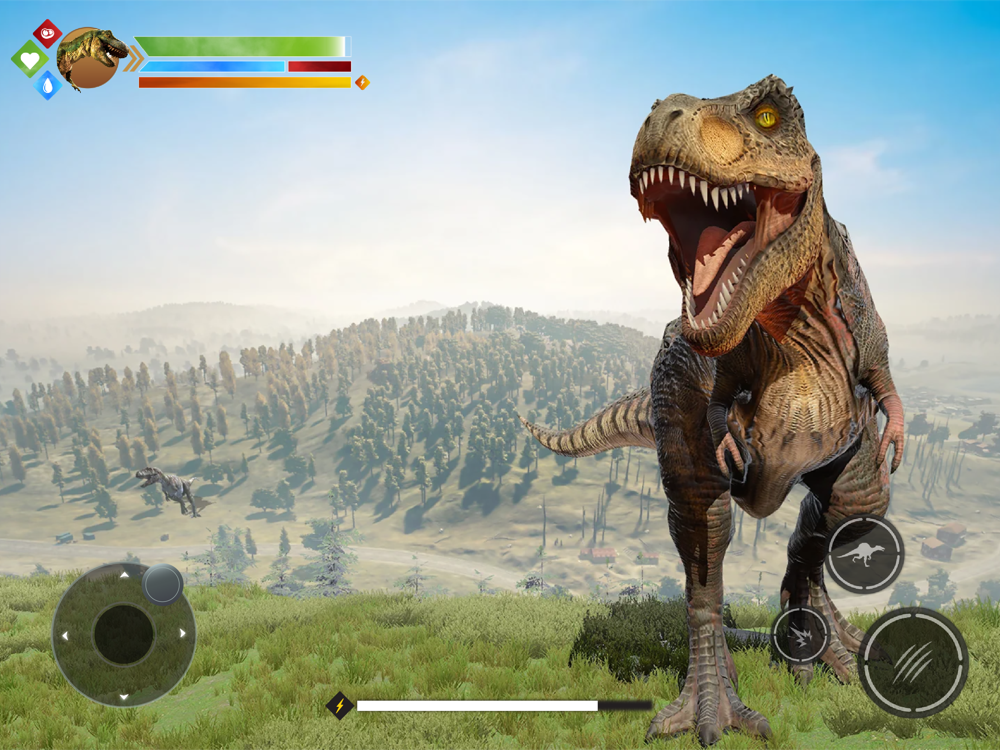Activate the claw slash attack button
Screen dimensions: 1000x750
[x=913, y=661]
